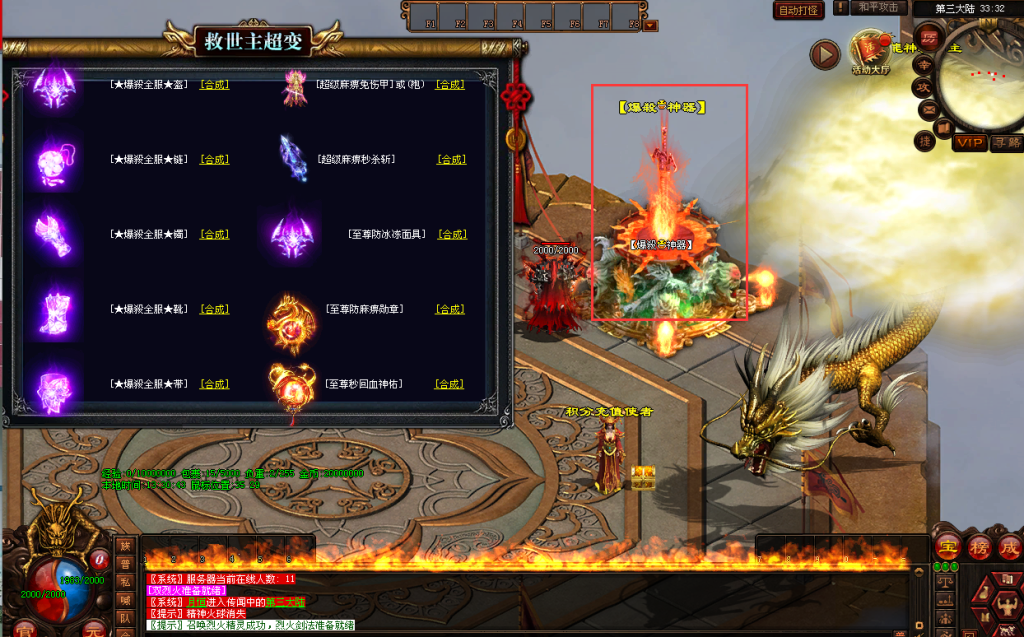This screenshot has width=1024, height=637.
Task: Open the 活动大厅 event hall
Action: click(869, 53)
